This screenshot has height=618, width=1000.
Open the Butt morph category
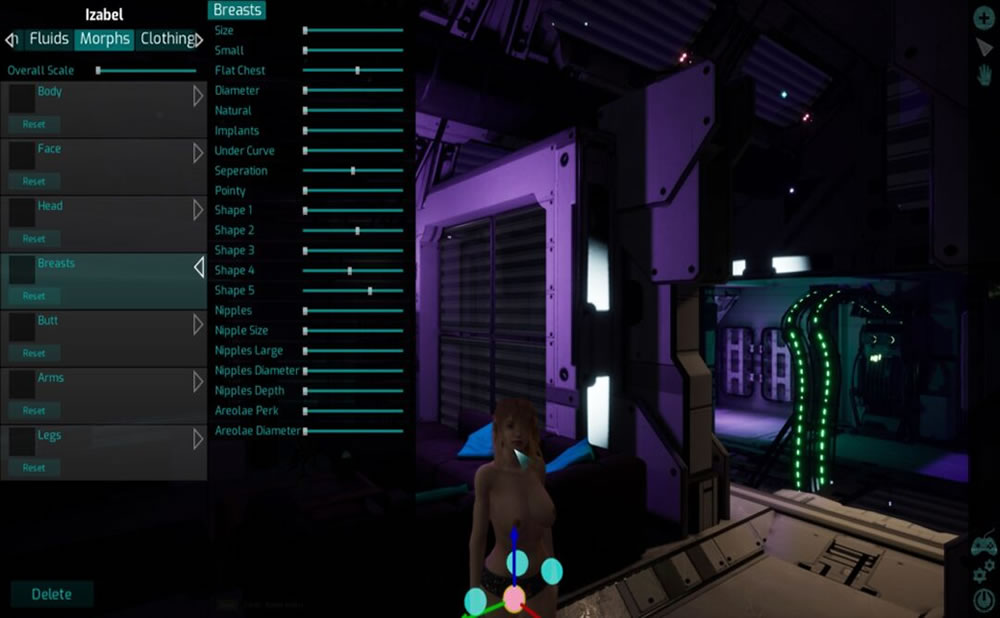198,324
